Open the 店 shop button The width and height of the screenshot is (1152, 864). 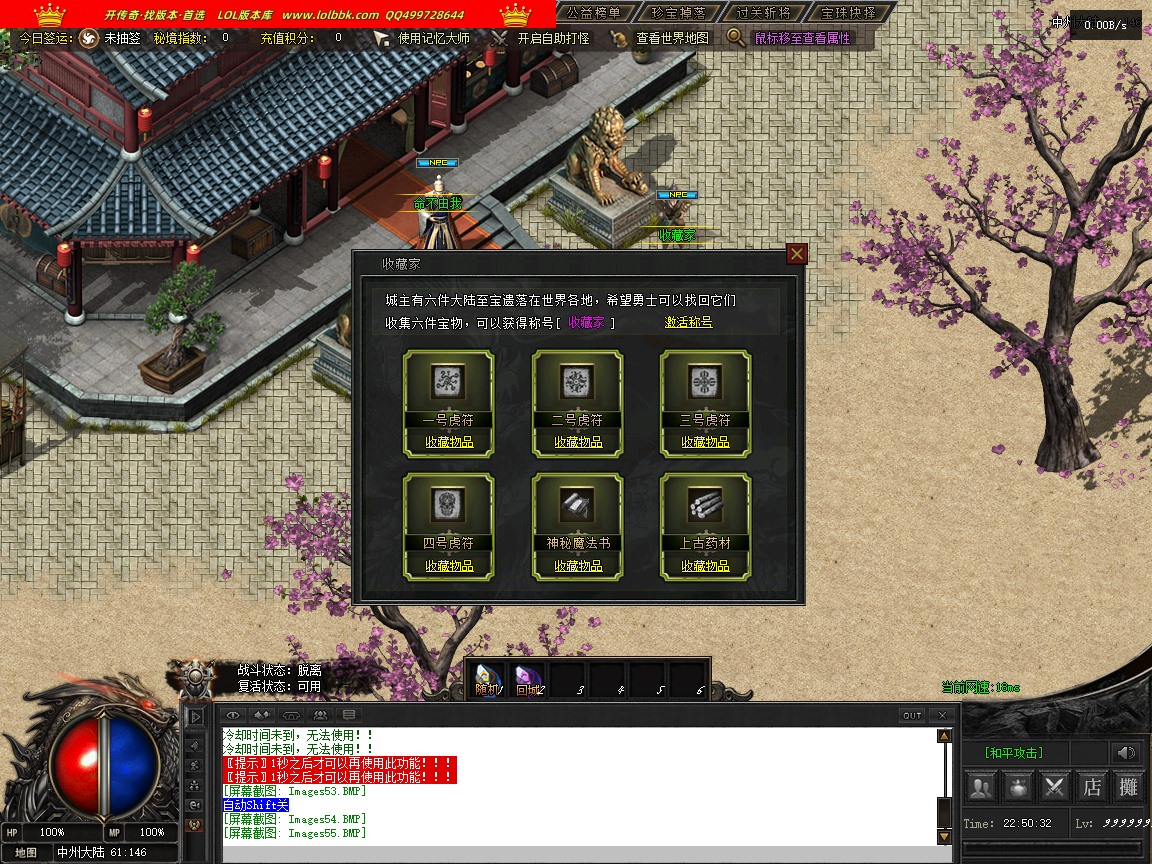pyautogui.click(x=1091, y=787)
